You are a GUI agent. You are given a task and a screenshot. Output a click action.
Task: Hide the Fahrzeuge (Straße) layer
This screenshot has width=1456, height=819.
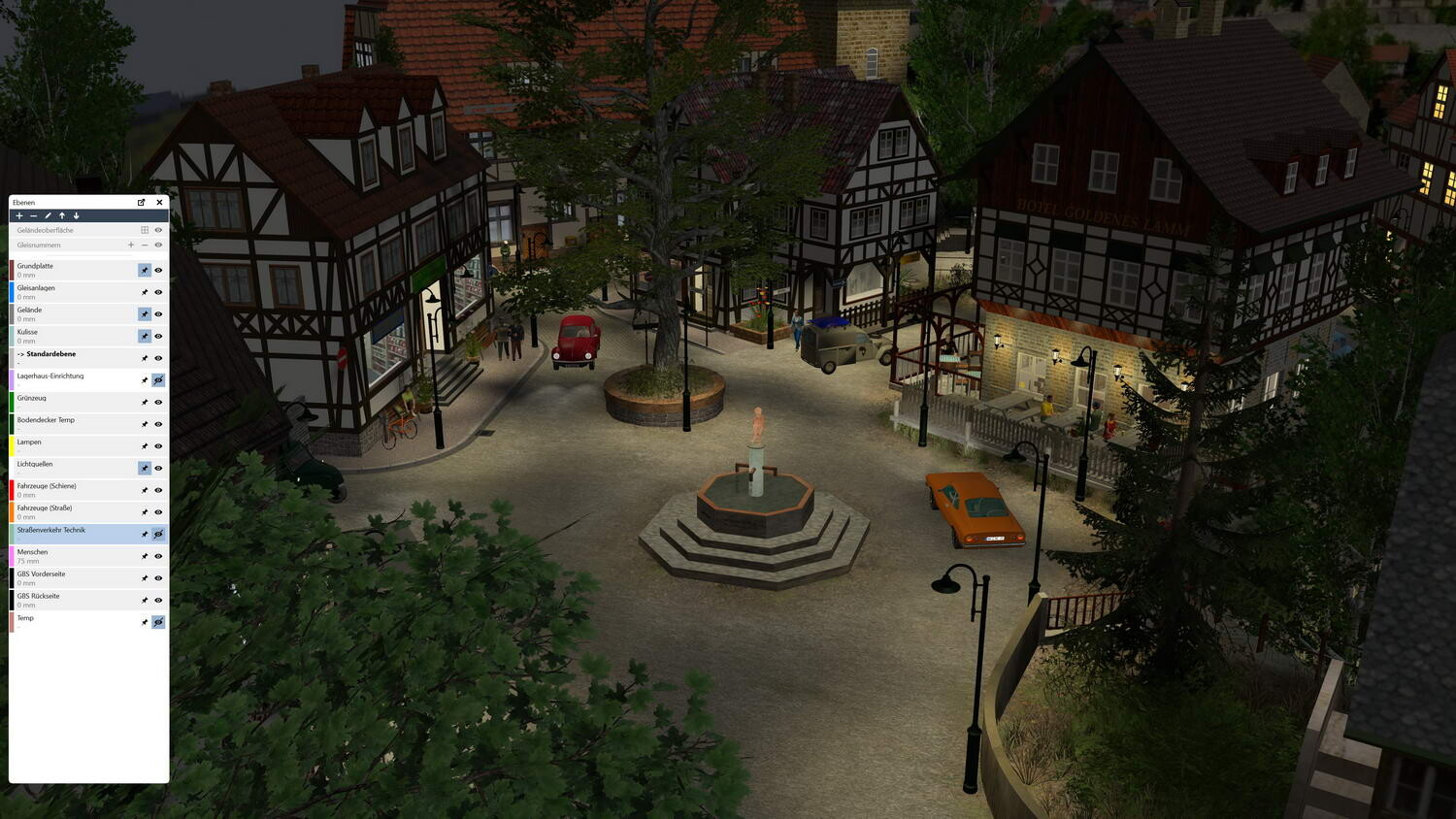point(158,512)
